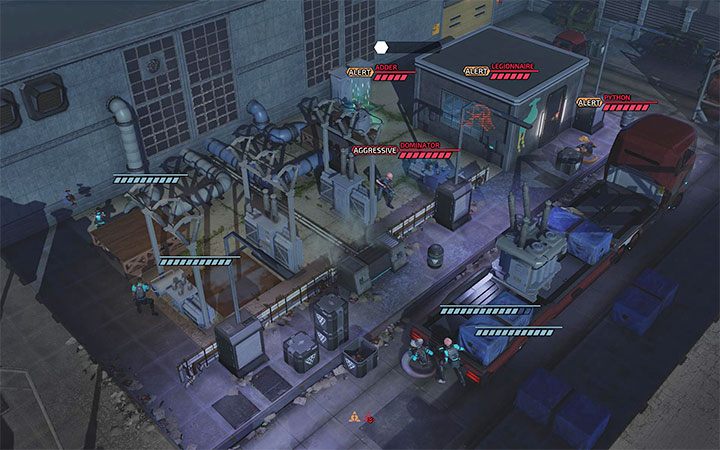Click the red status icon beside the warning triangle
This screenshot has width=720, height=450.
coord(370,418)
